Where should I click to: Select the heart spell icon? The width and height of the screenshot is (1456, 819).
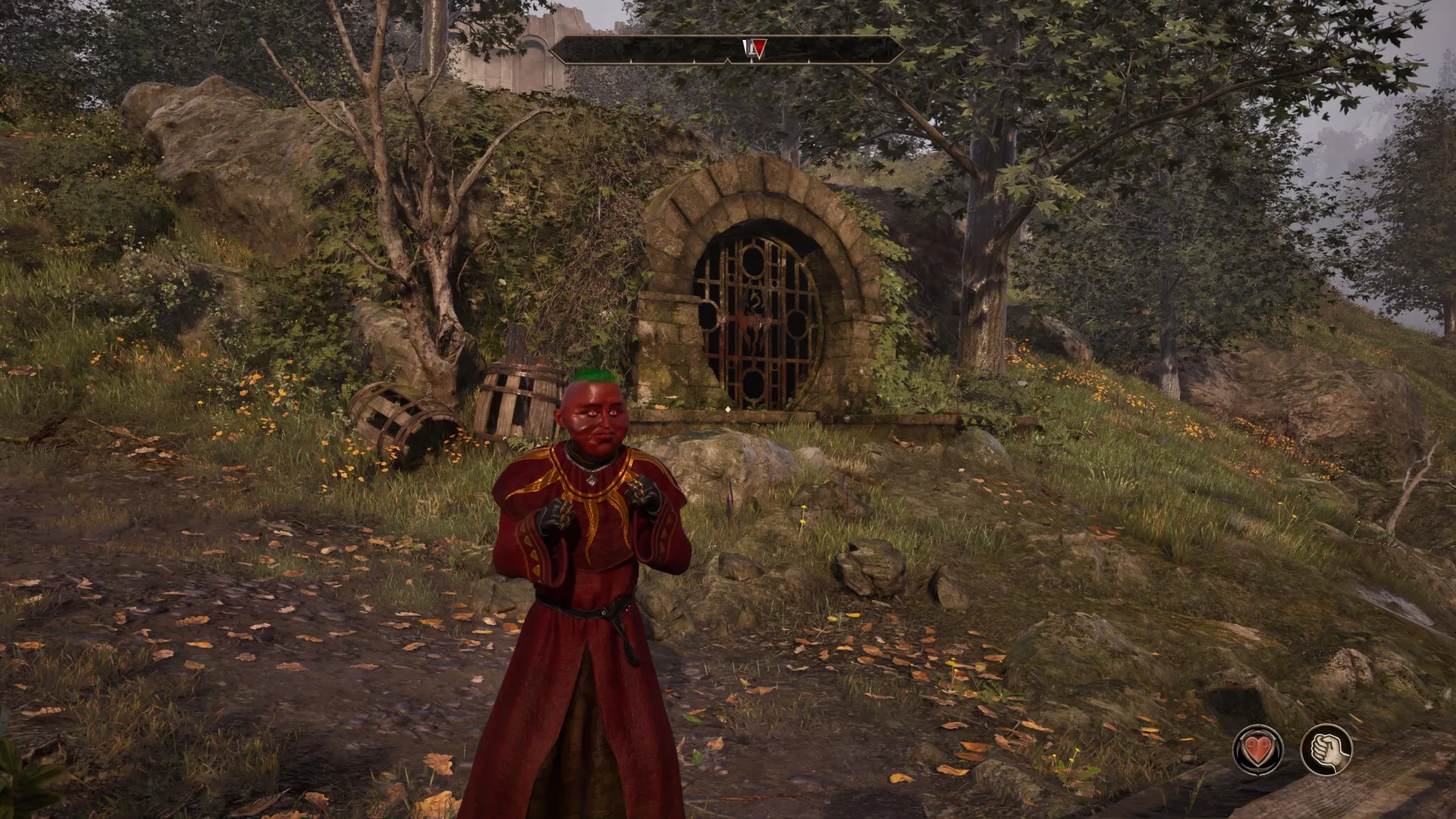point(1258,749)
